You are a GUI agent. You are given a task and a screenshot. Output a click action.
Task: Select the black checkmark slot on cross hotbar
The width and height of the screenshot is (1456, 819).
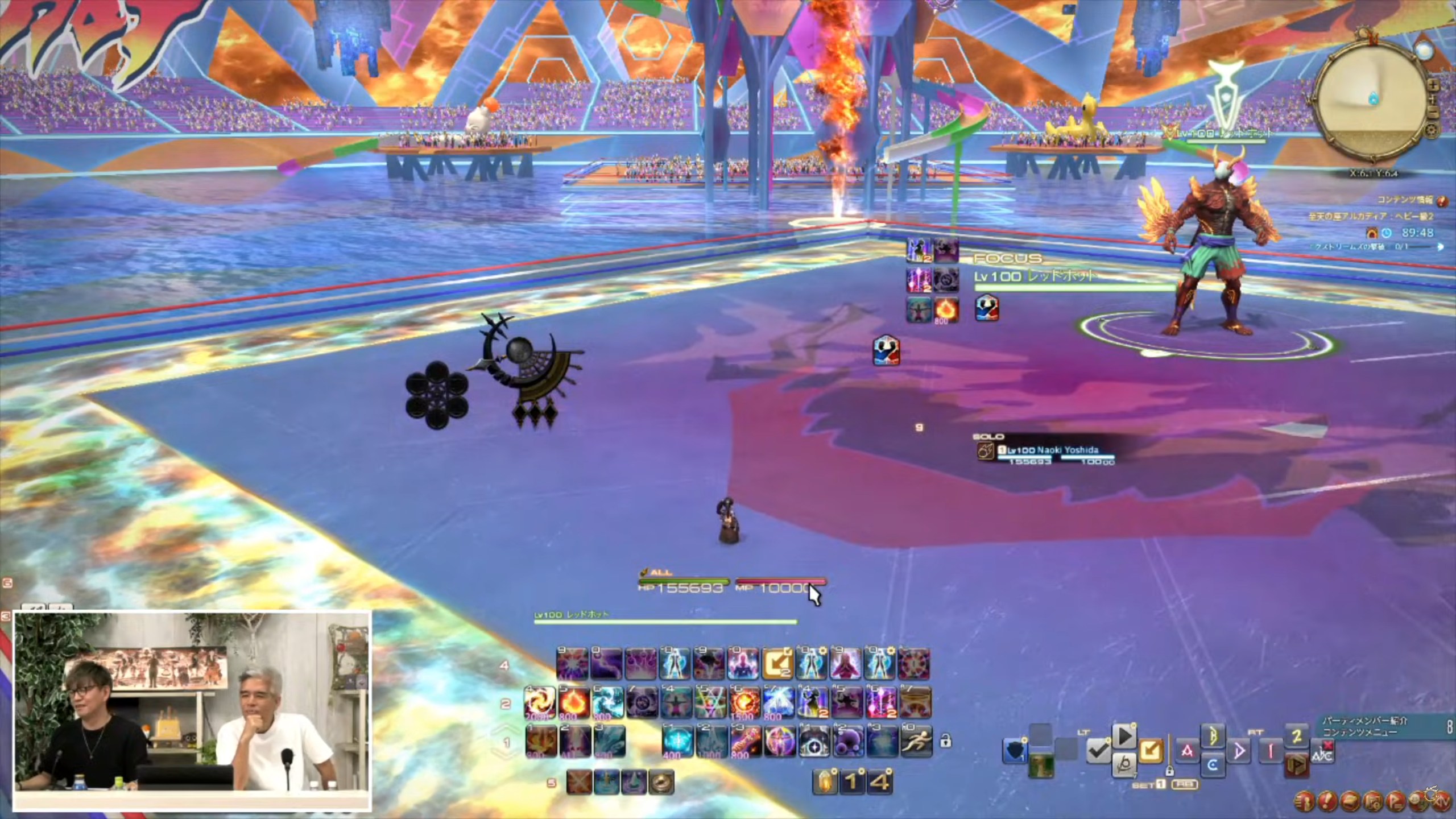(1098, 752)
